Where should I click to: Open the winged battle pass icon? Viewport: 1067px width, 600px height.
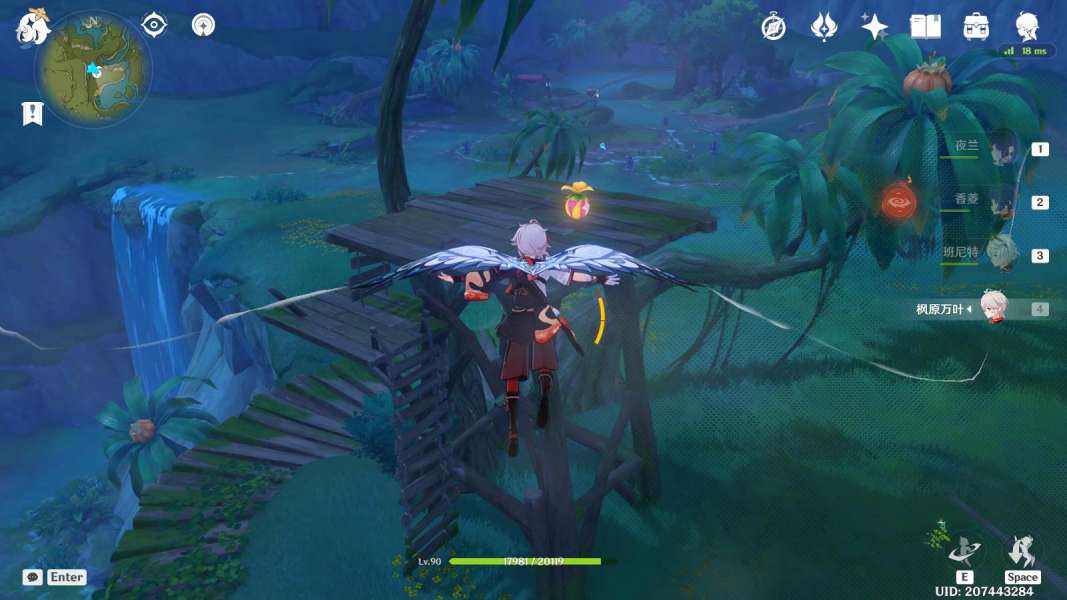point(823,27)
